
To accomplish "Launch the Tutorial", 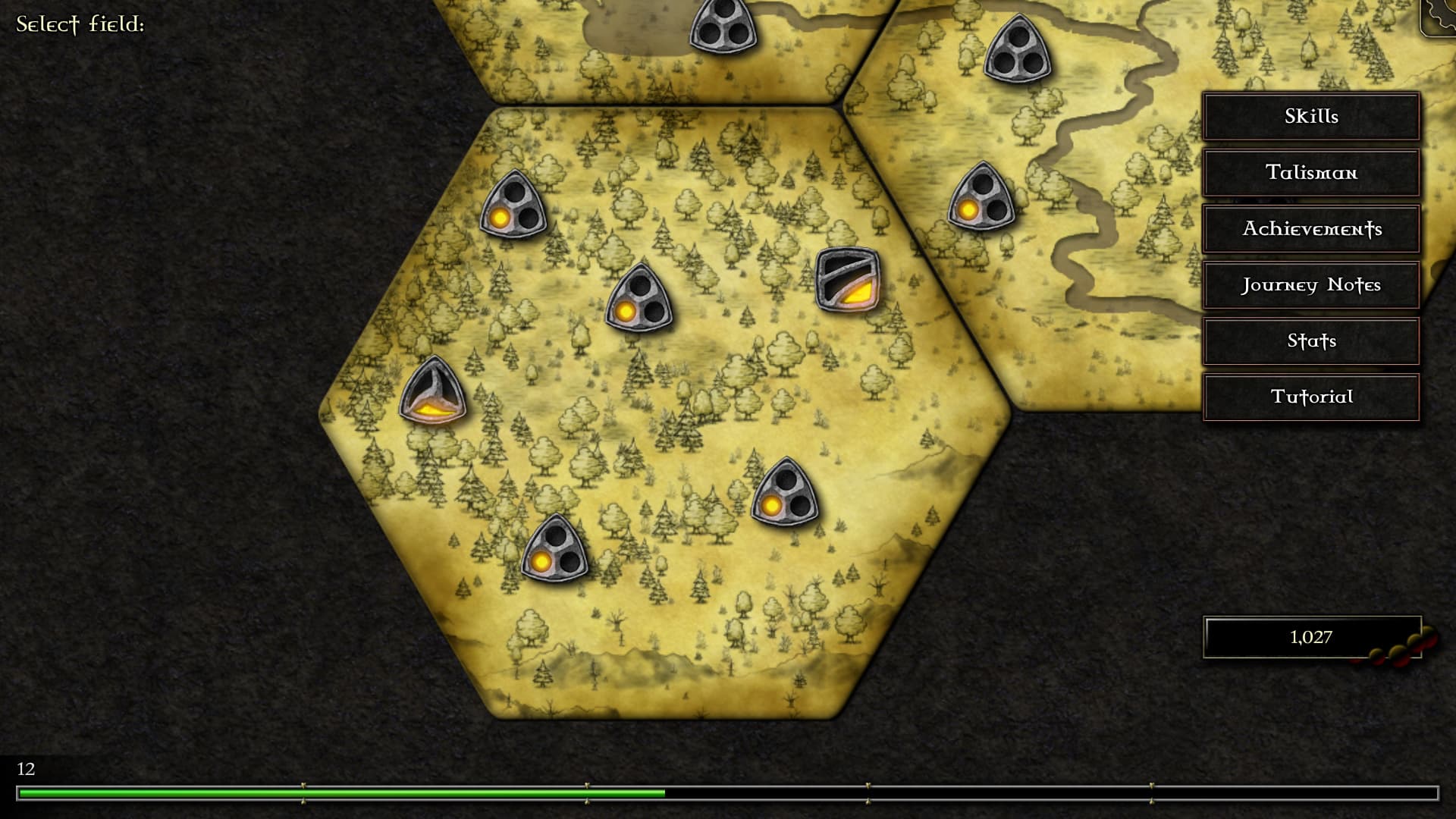I will (1310, 397).
